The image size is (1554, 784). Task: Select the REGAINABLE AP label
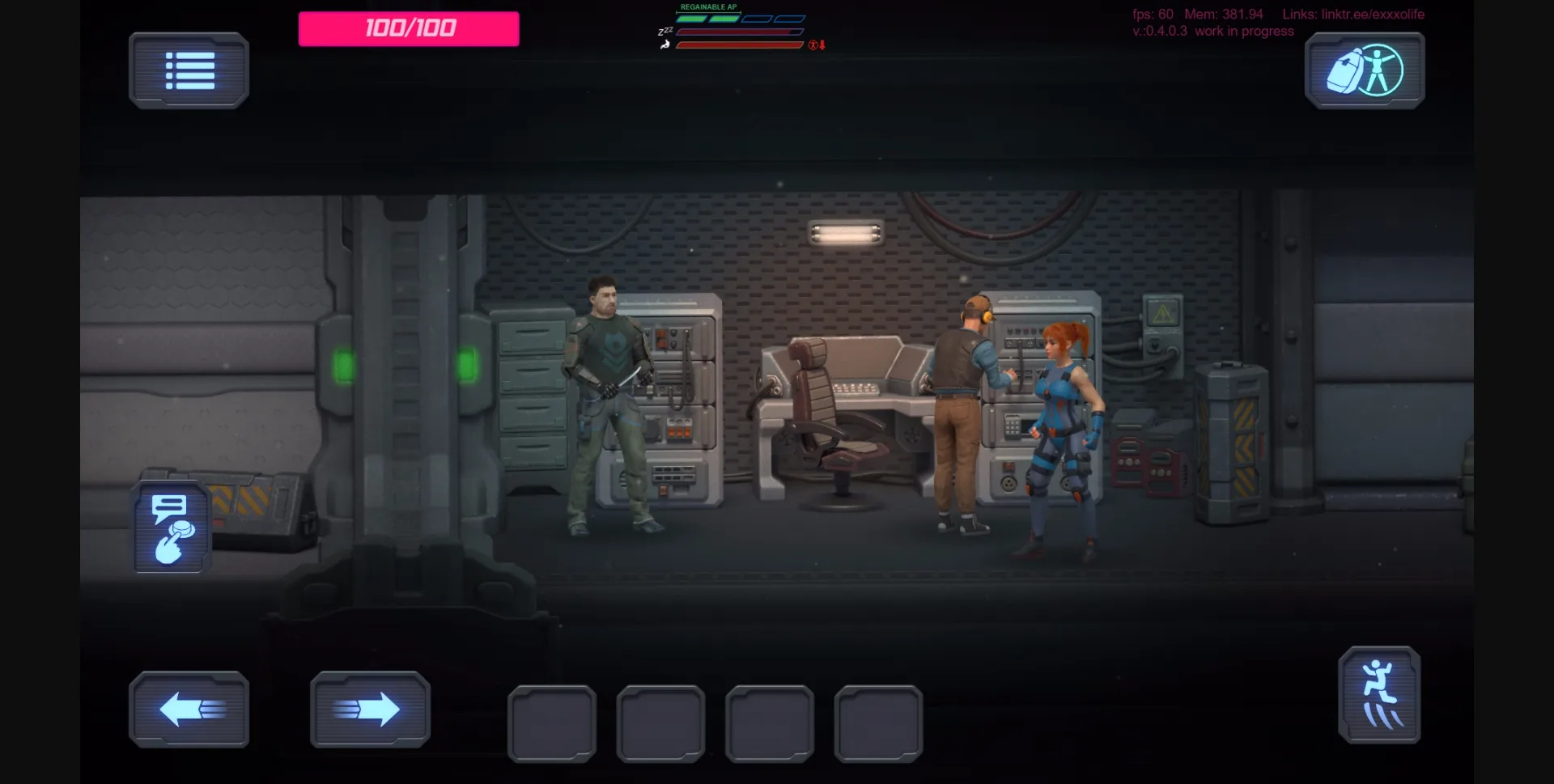[x=708, y=6]
